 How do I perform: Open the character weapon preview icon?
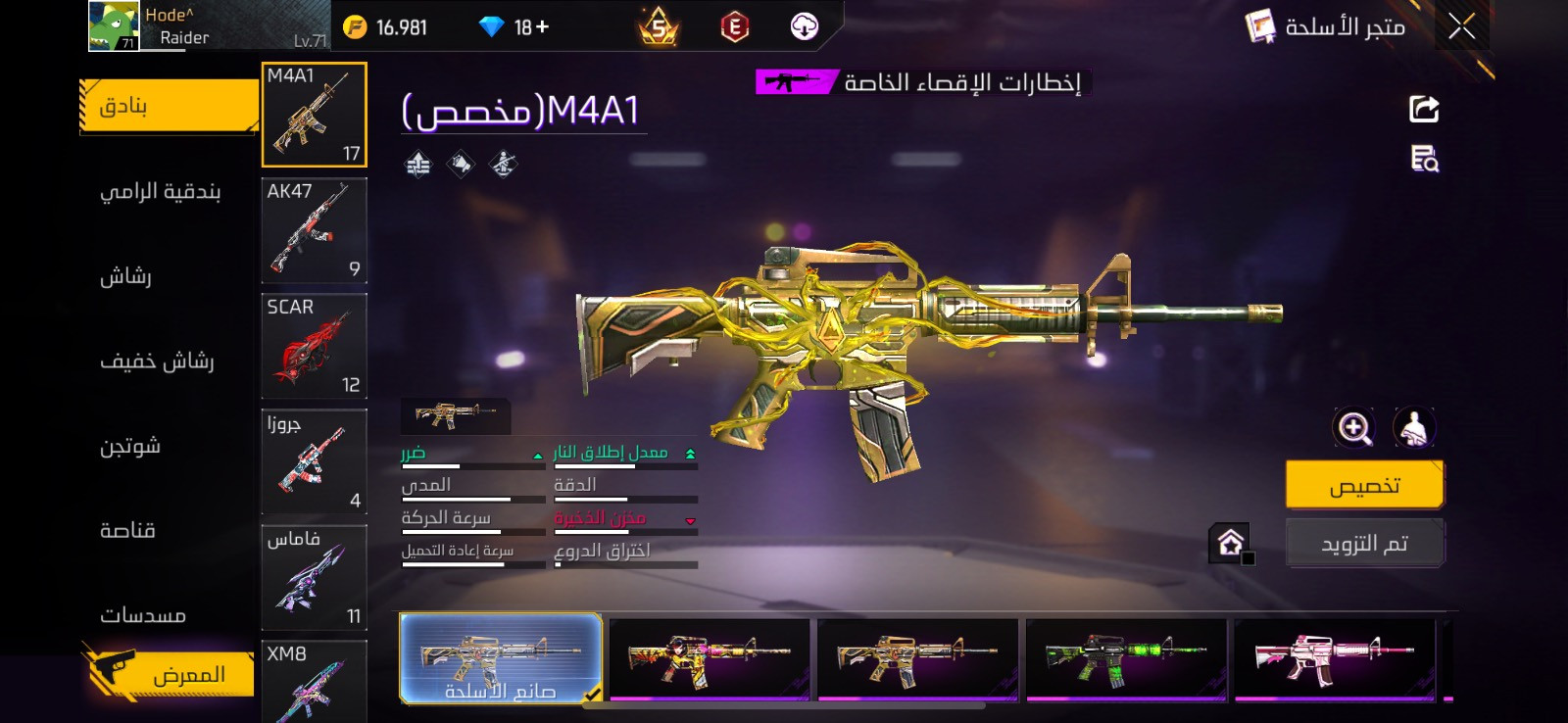click(x=1412, y=427)
